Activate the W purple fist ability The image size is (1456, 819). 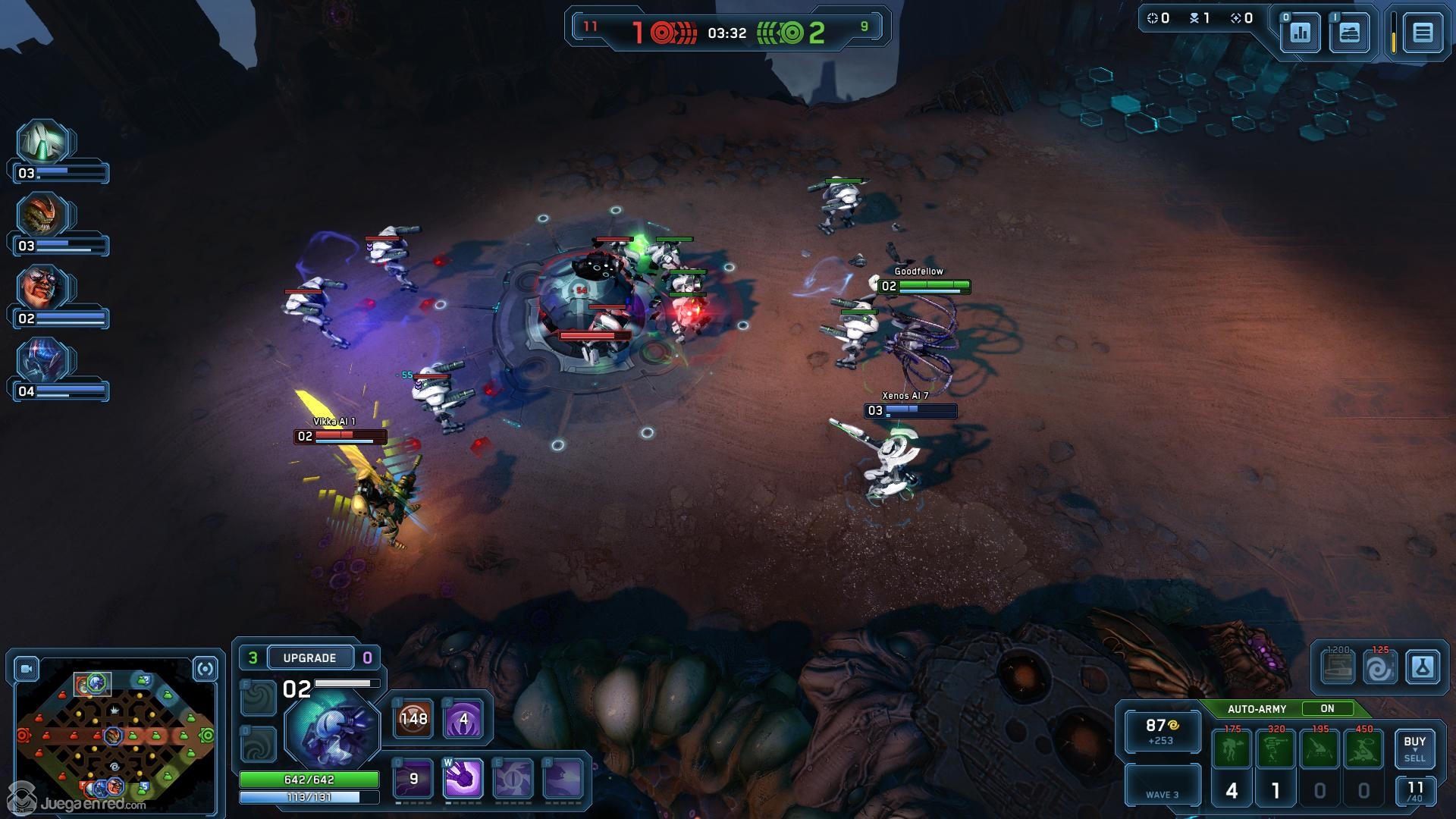click(x=463, y=779)
